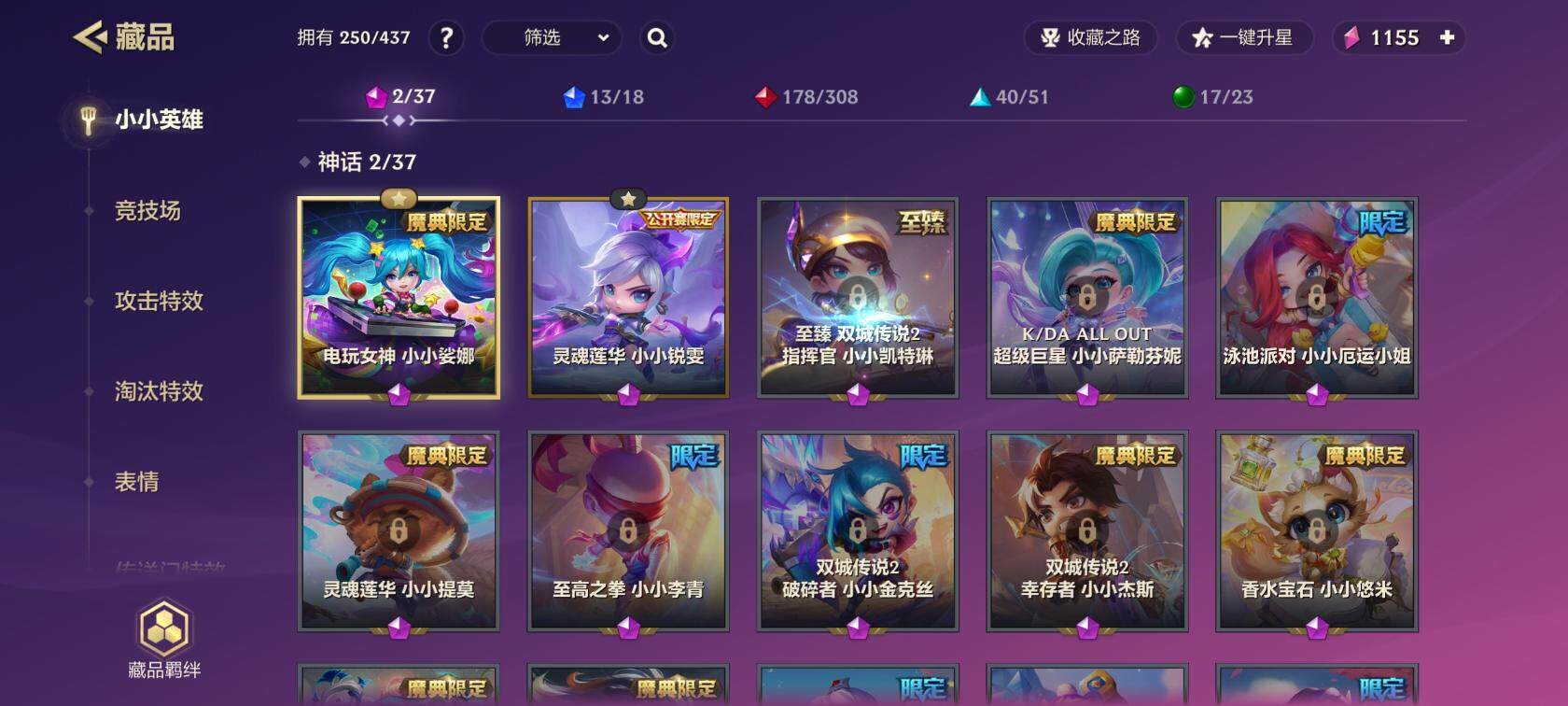Viewport: 1568px width, 706px height.
Task: Open the question mark help button
Action: click(x=446, y=38)
